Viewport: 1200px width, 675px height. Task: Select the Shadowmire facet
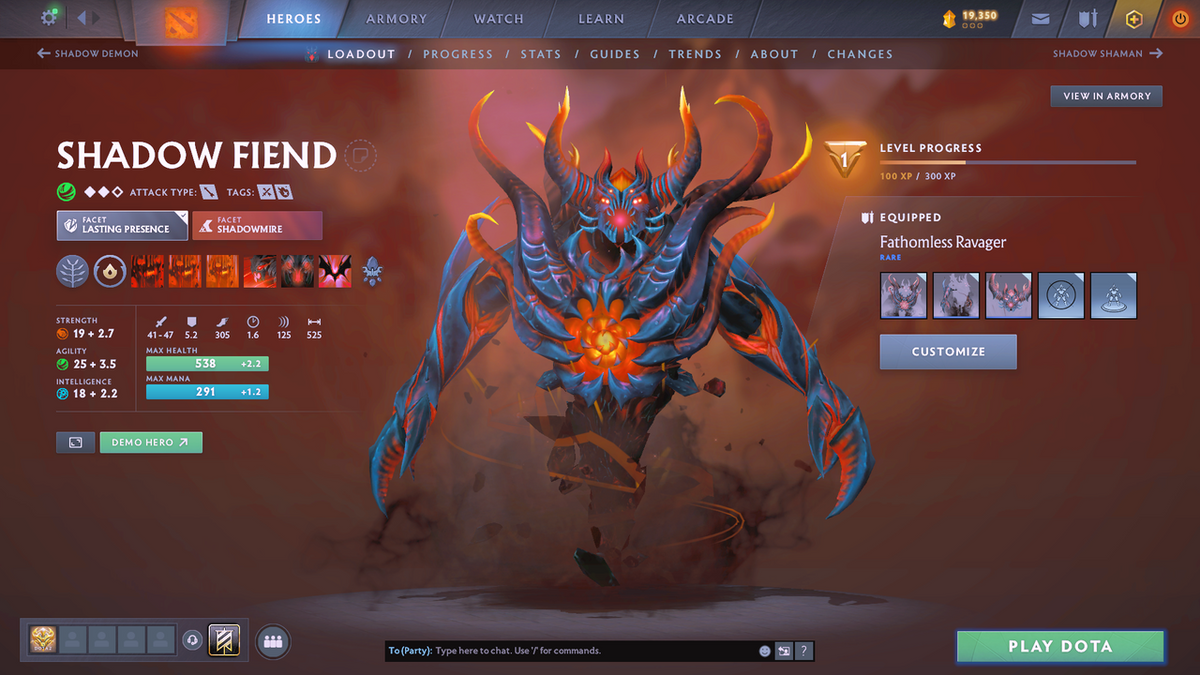pyautogui.click(x=257, y=225)
